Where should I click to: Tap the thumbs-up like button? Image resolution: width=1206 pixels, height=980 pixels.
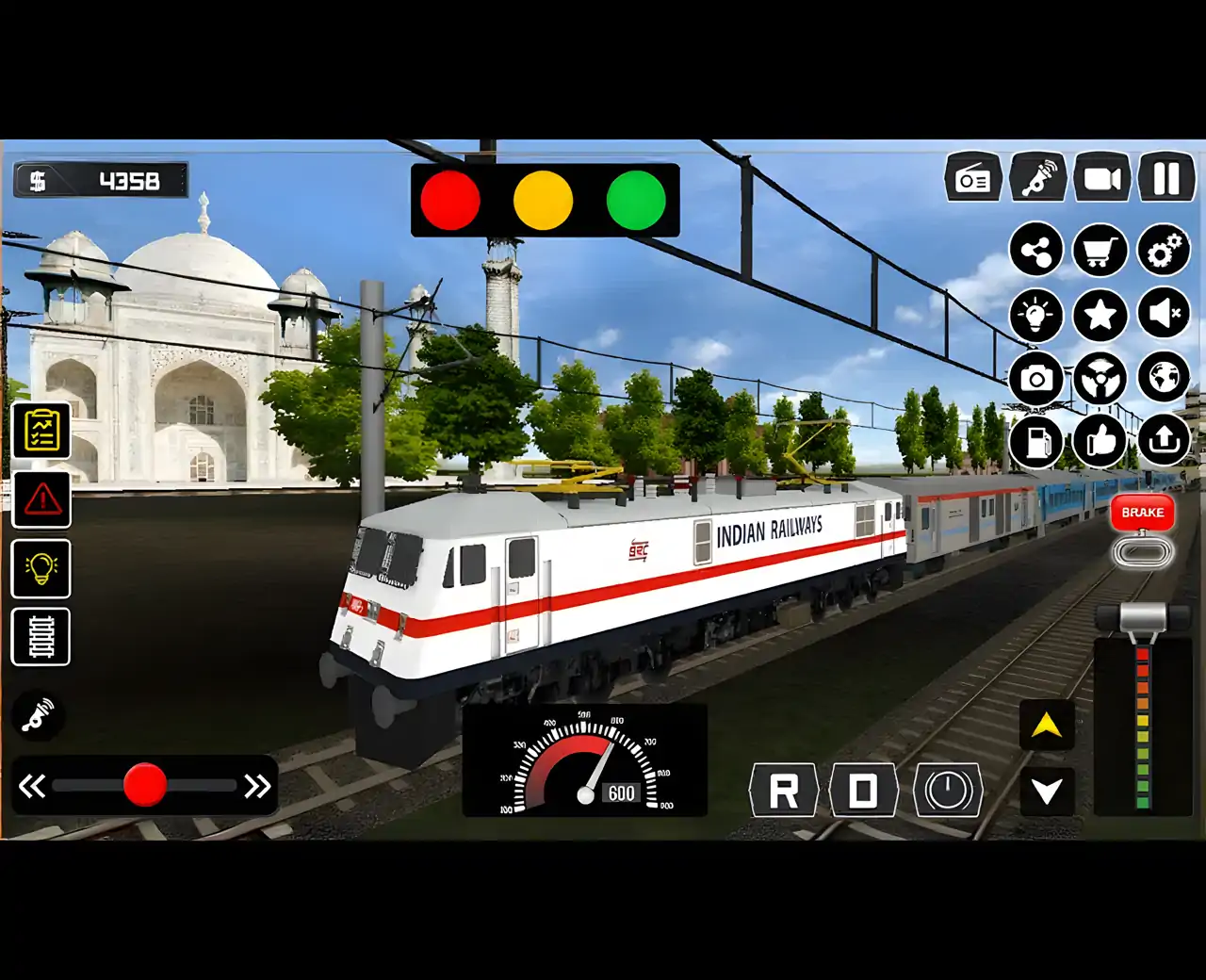pos(1100,441)
